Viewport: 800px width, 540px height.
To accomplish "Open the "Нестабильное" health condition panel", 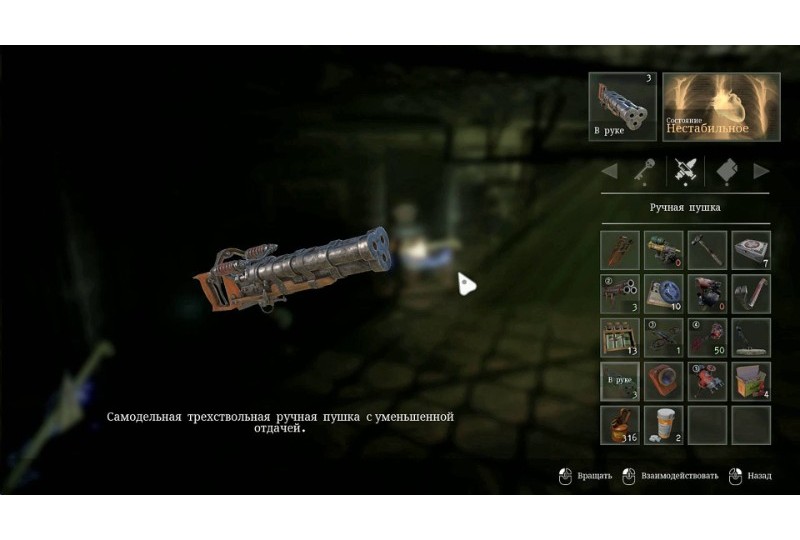I will click(x=720, y=107).
